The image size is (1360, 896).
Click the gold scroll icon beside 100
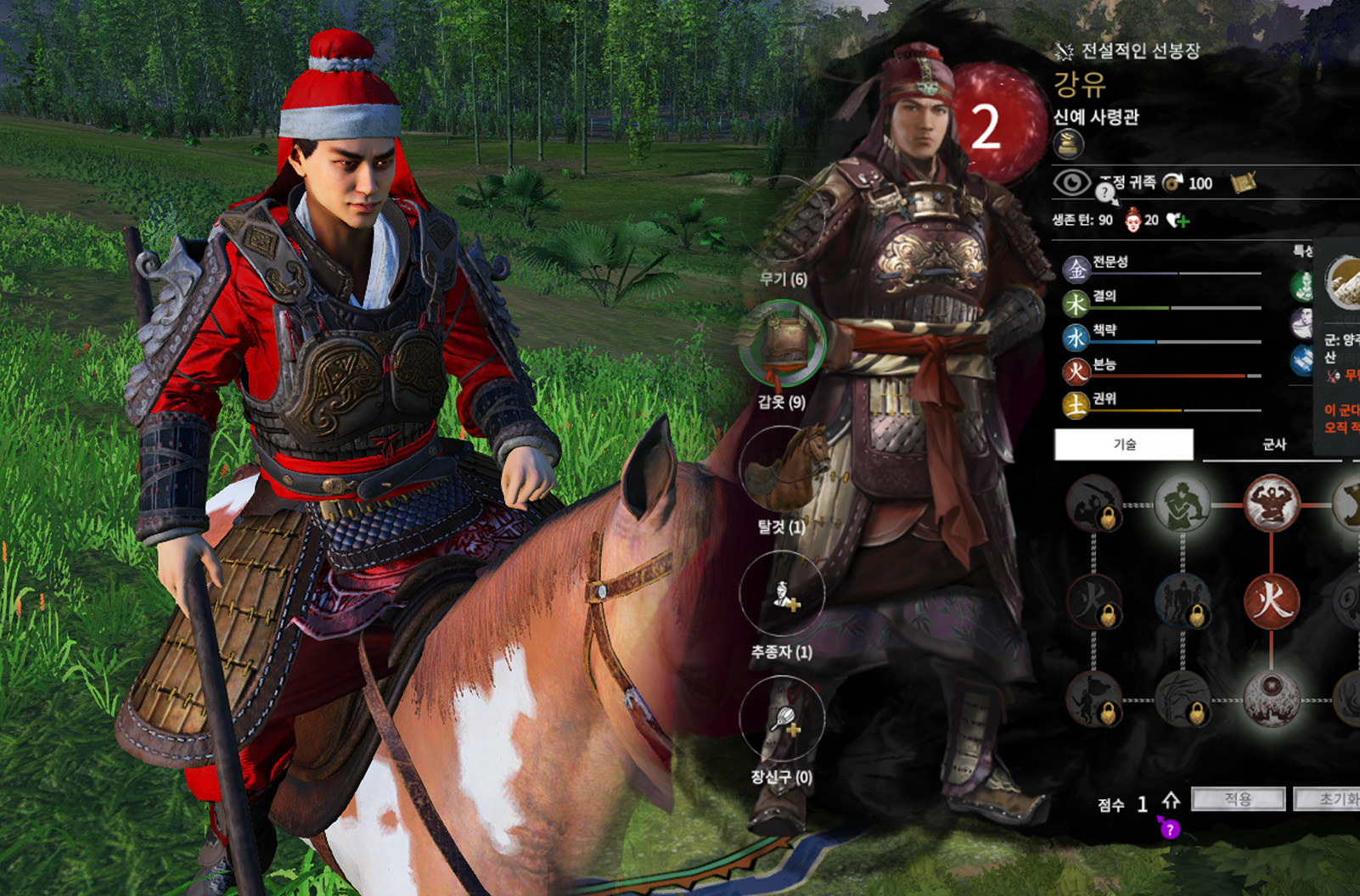[1243, 182]
